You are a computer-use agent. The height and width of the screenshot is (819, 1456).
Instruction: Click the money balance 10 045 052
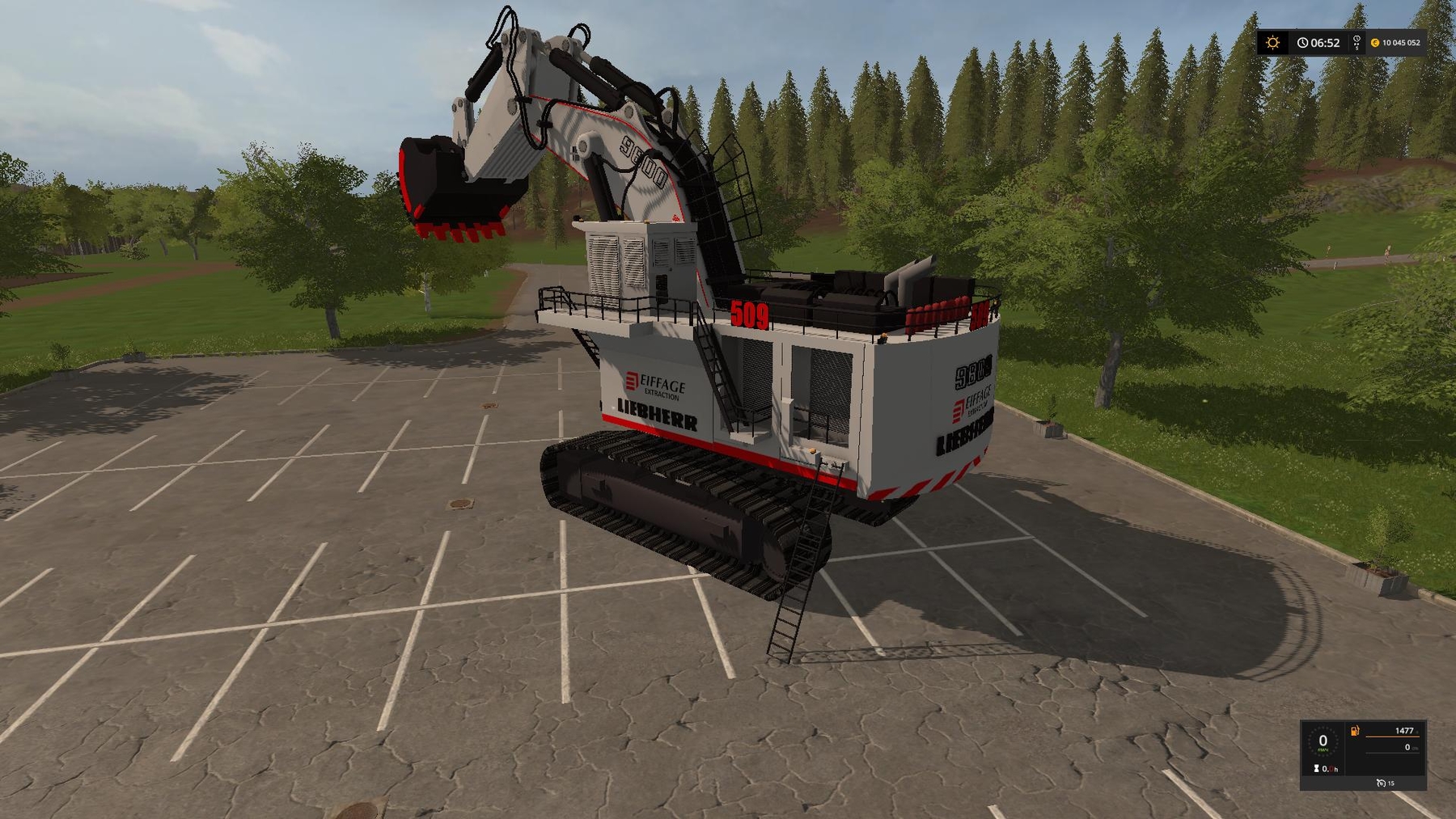point(1401,42)
